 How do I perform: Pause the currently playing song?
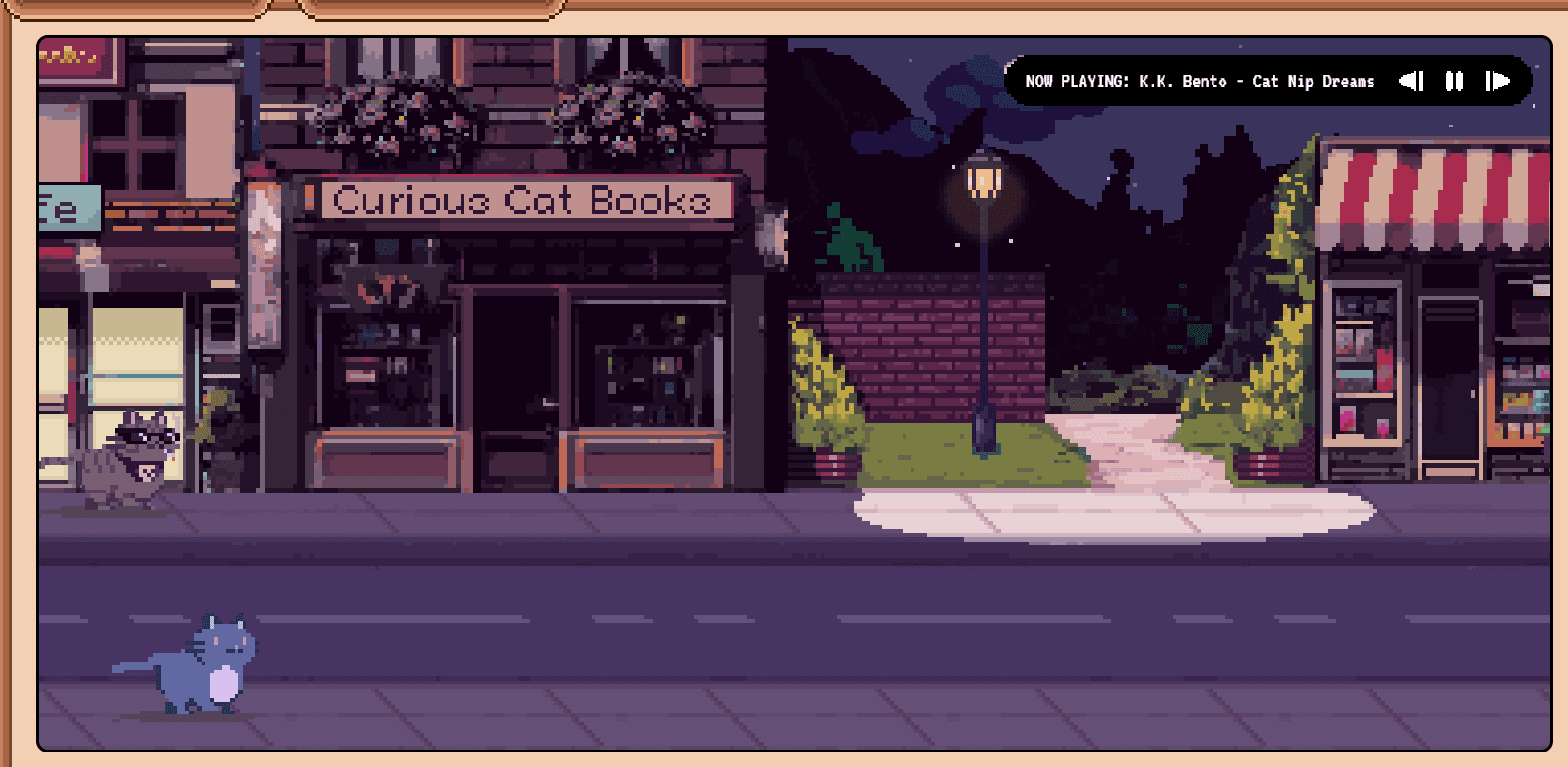[x=1454, y=81]
